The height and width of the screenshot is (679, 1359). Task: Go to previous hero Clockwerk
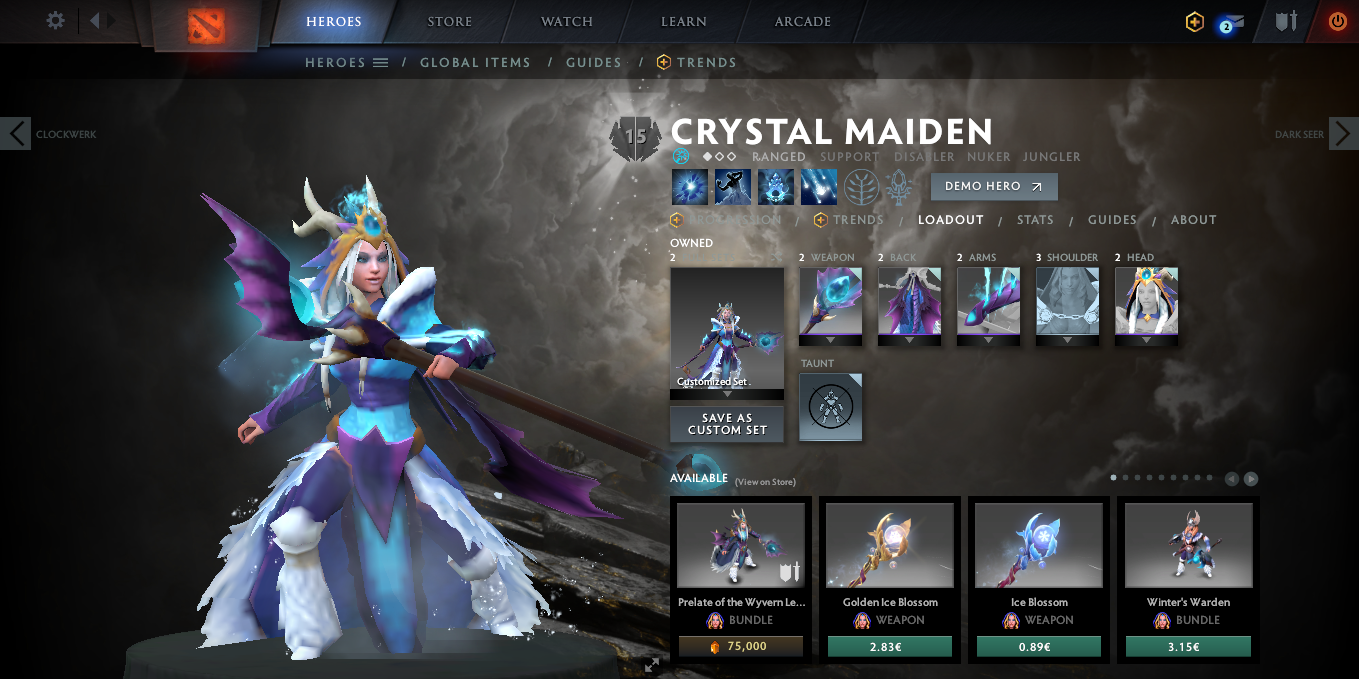[x=16, y=133]
